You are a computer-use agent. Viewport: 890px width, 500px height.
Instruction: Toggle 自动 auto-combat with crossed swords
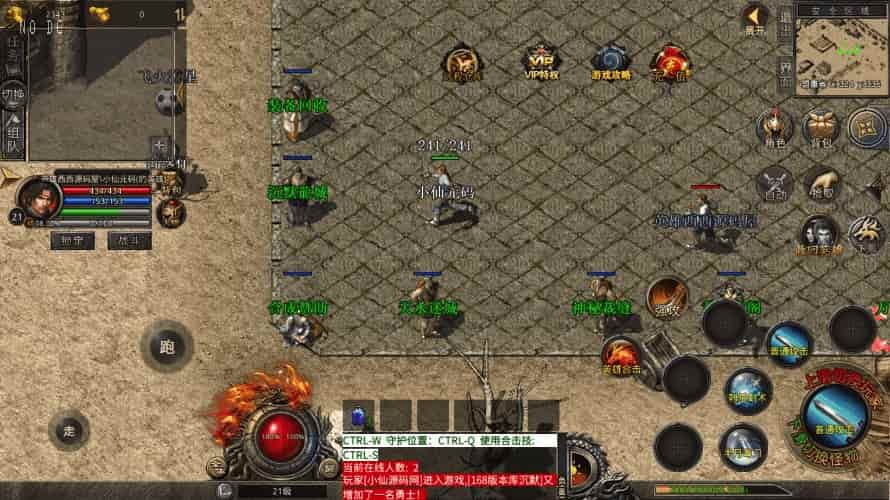773,185
